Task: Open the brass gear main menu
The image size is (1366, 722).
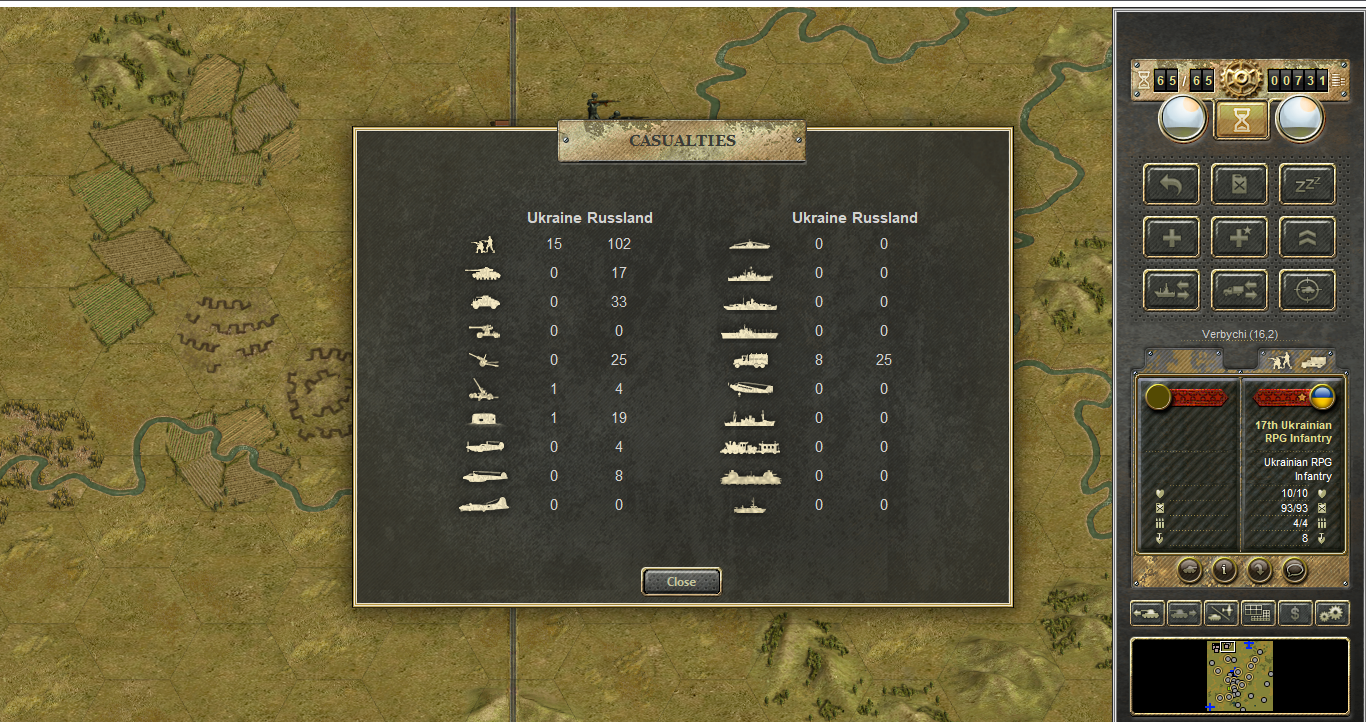Action: (x=1239, y=79)
